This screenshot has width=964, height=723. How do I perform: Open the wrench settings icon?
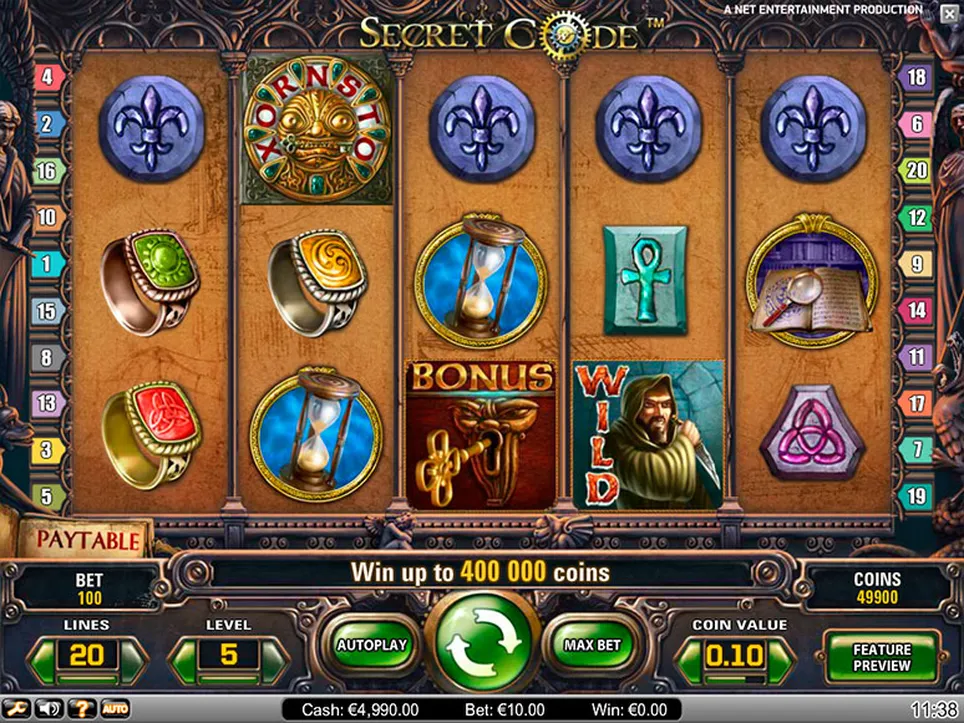coord(17,709)
